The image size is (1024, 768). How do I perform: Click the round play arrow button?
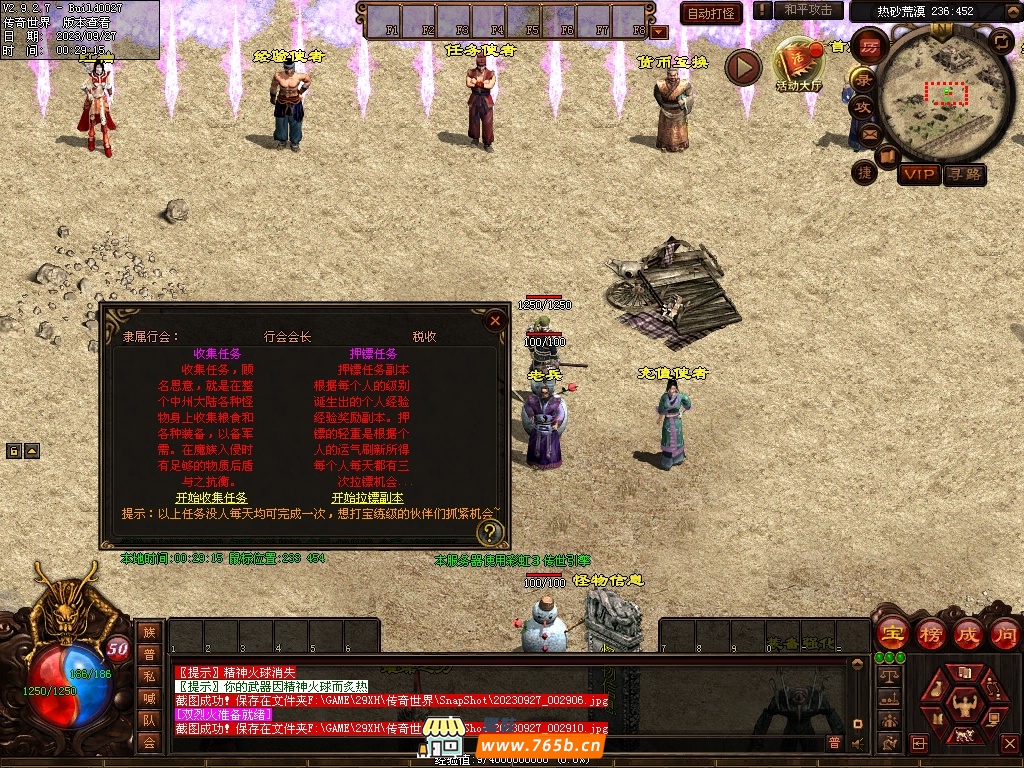743,67
